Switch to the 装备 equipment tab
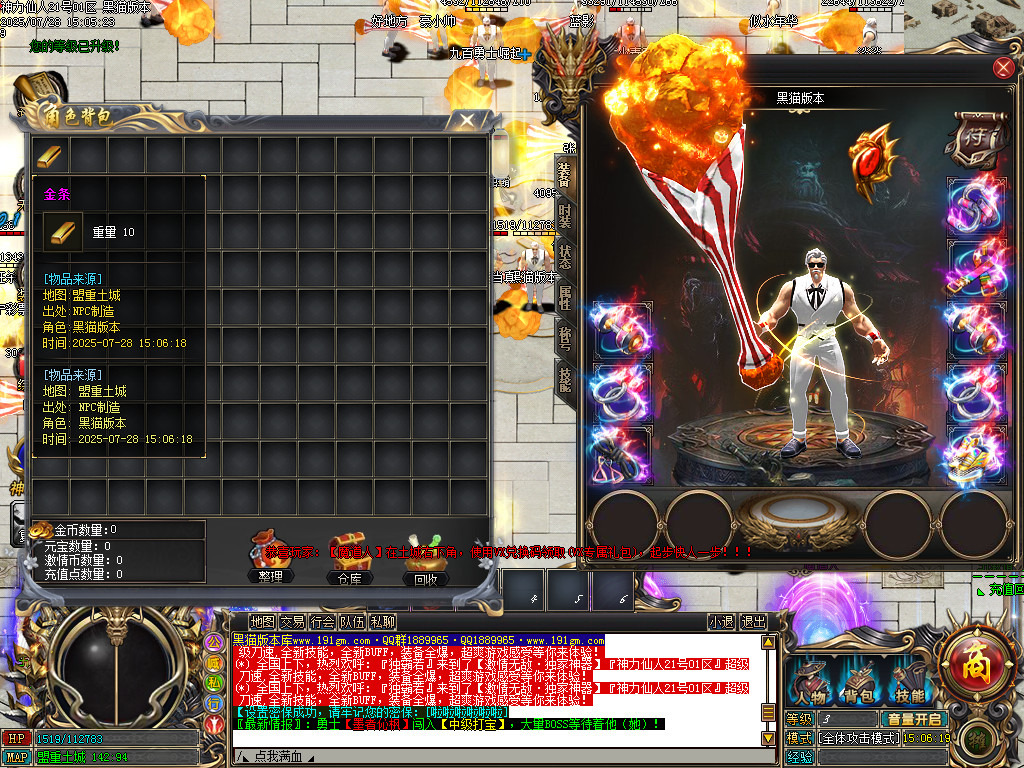 [565, 173]
